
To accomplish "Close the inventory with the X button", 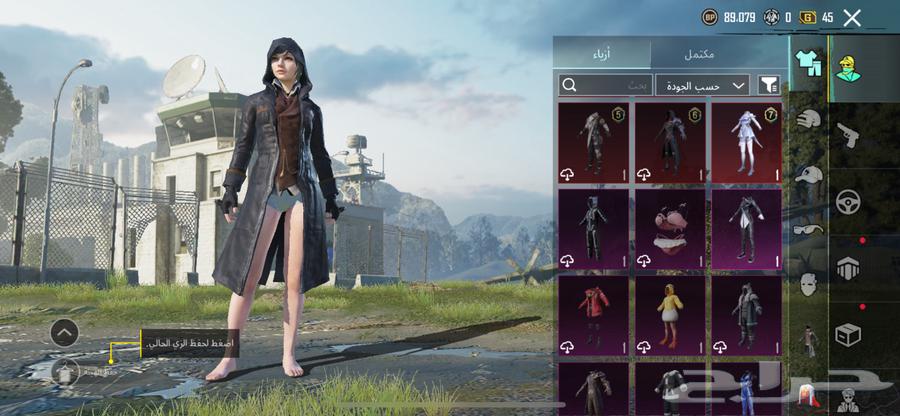I will coord(852,17).
